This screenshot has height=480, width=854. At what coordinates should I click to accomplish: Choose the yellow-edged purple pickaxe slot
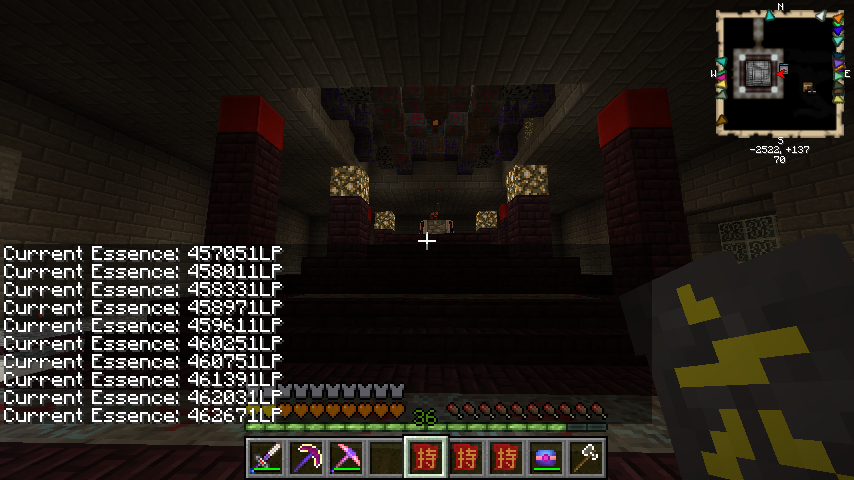pos(306,458)
